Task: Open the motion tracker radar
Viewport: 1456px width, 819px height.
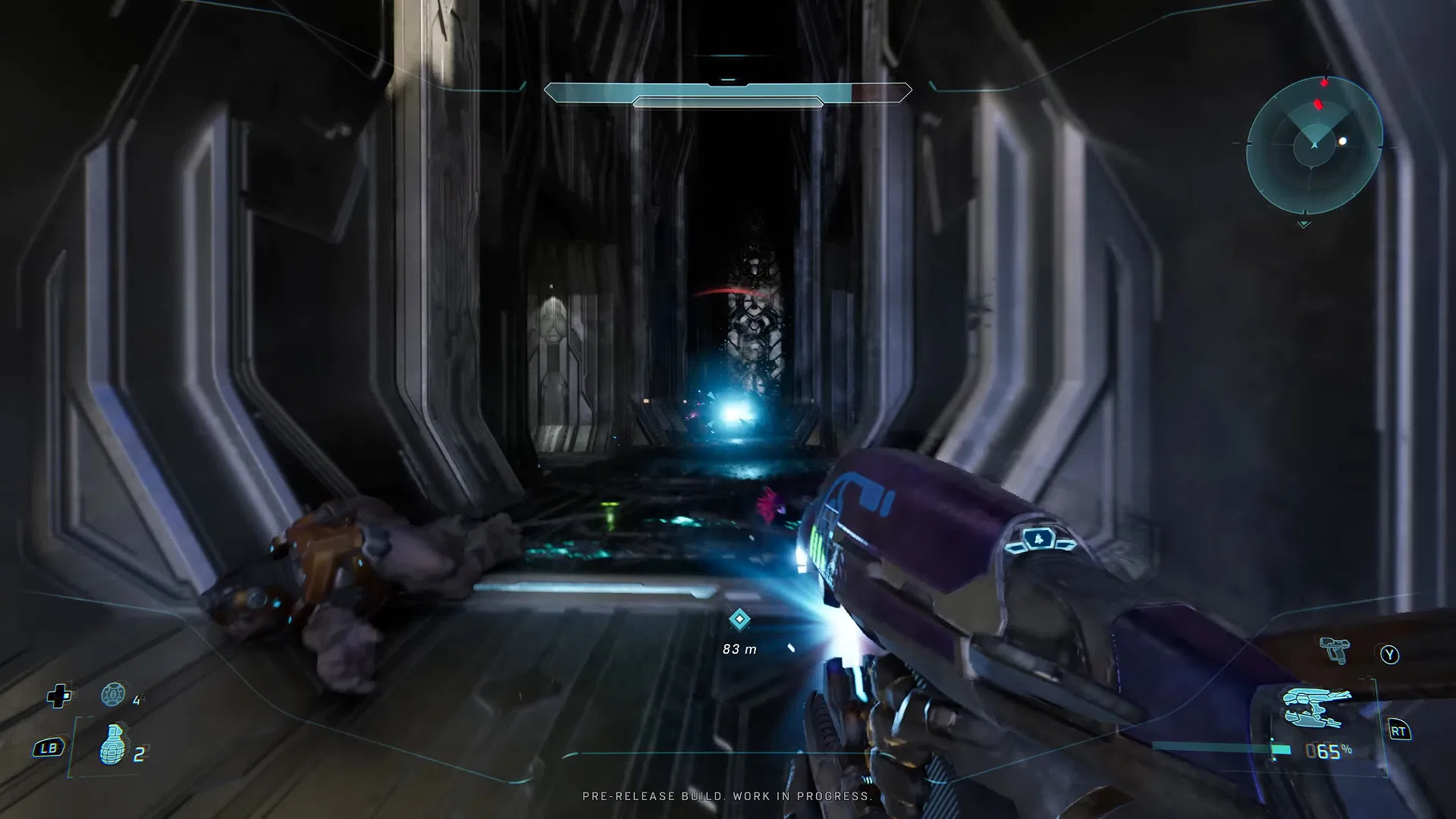Action: tap(1315, 146)
